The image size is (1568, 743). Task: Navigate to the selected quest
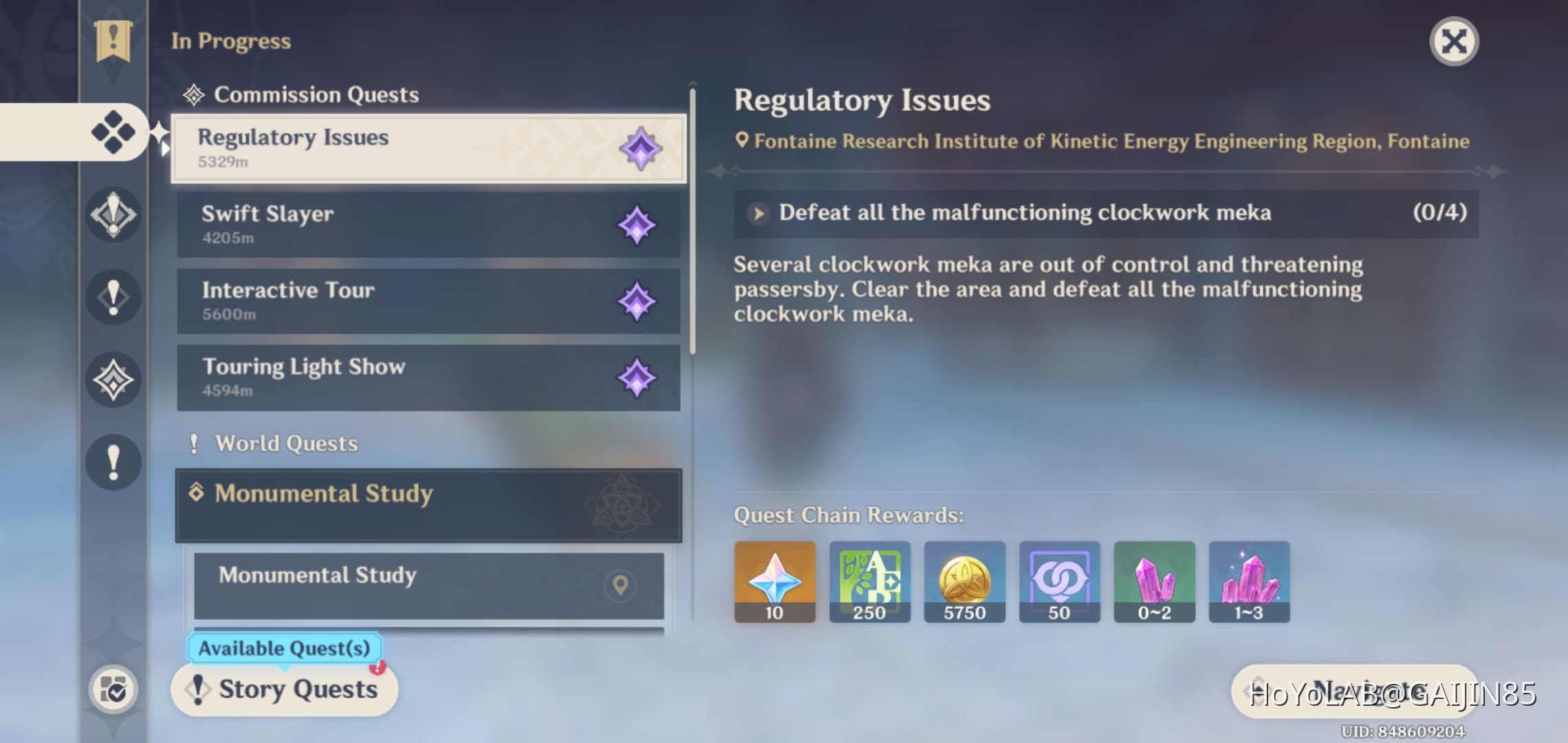1353,691
